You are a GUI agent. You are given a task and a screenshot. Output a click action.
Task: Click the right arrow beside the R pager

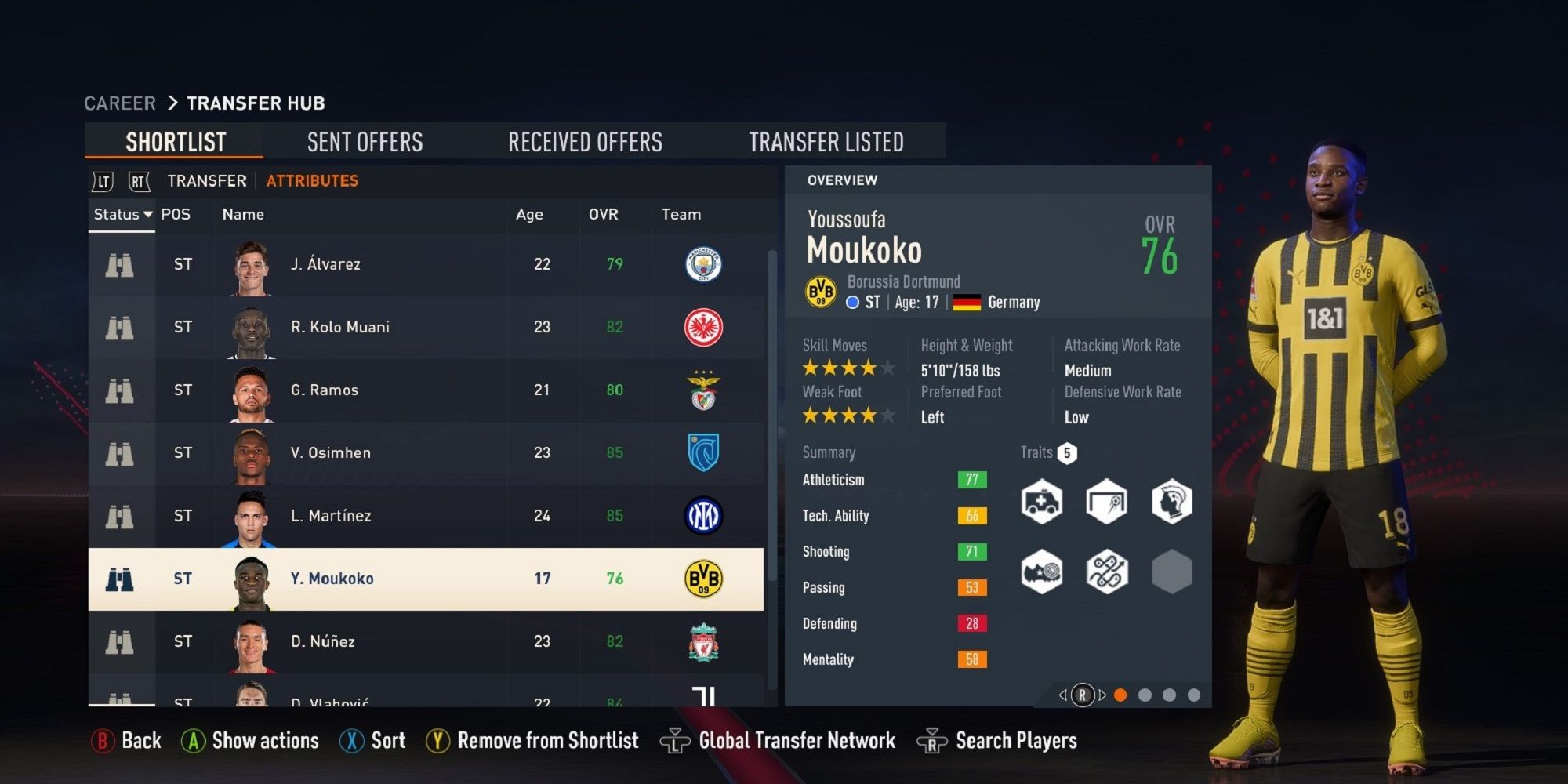(x=1104, y=694)
